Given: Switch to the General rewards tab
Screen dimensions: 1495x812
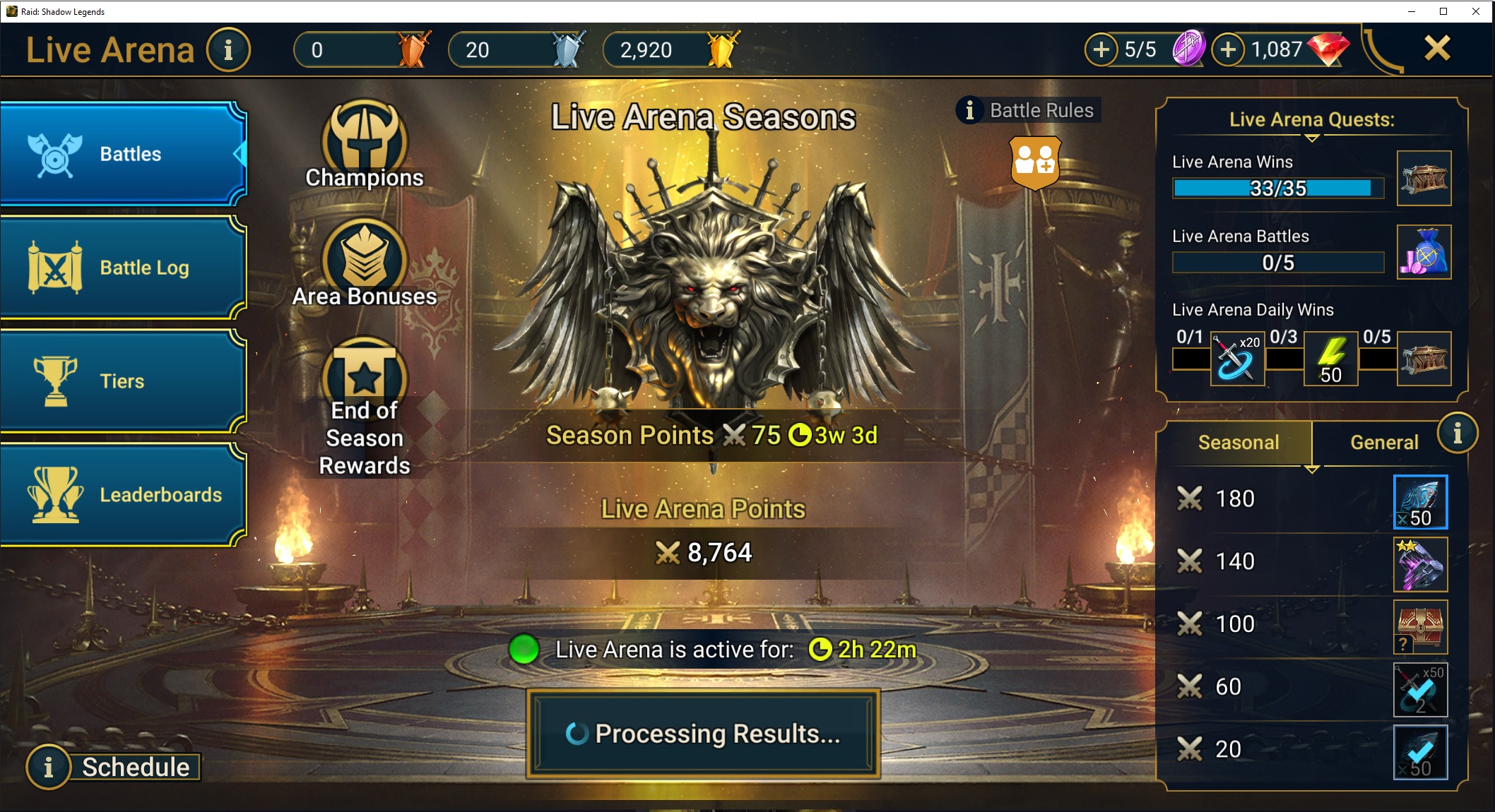Looking at the screenshot, I should (1384, 443).
